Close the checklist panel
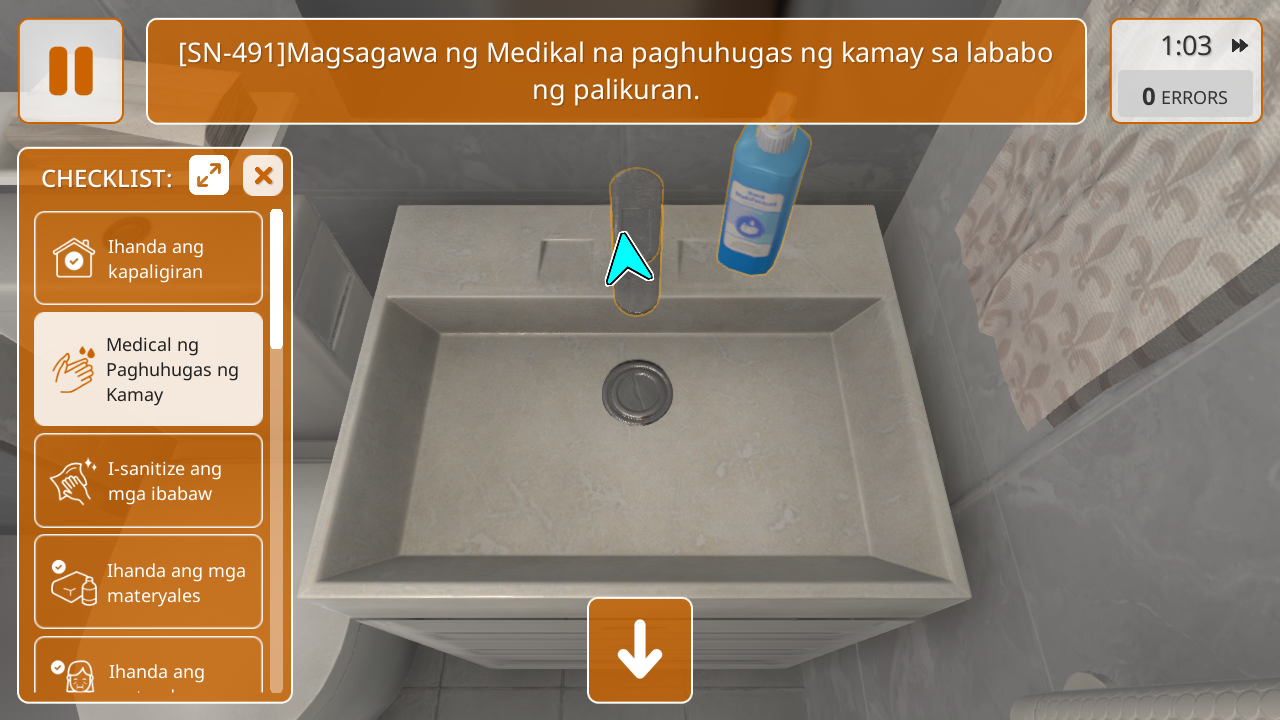 pyautogui.click(x=263, y=176)
